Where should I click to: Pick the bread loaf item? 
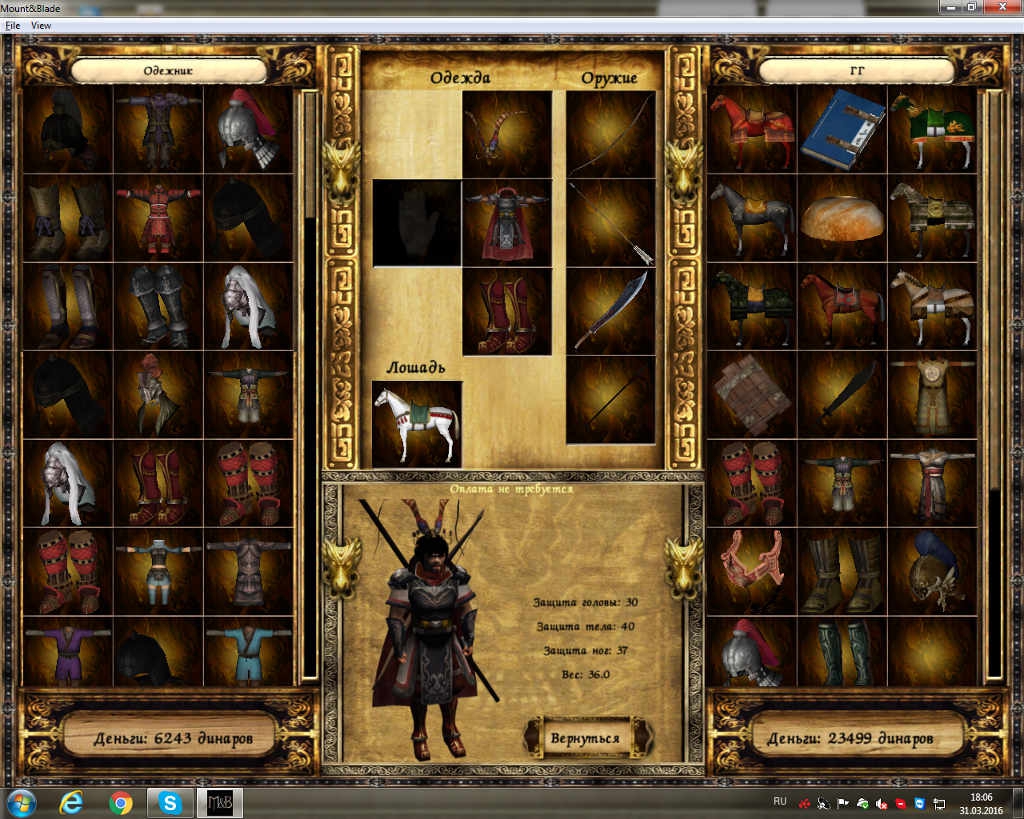click(842, 217)
